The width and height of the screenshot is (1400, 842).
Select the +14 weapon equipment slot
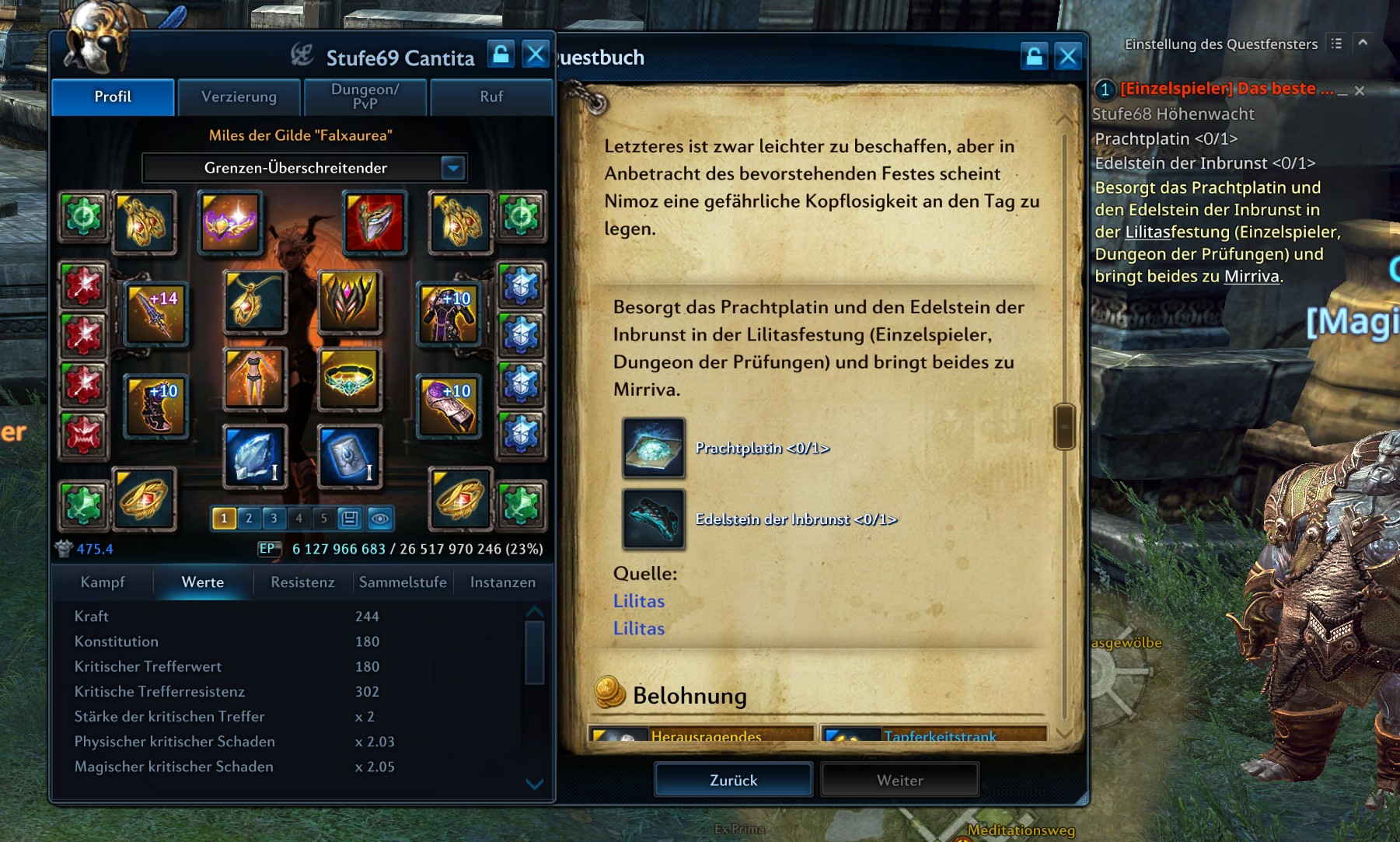click(156, 313)
